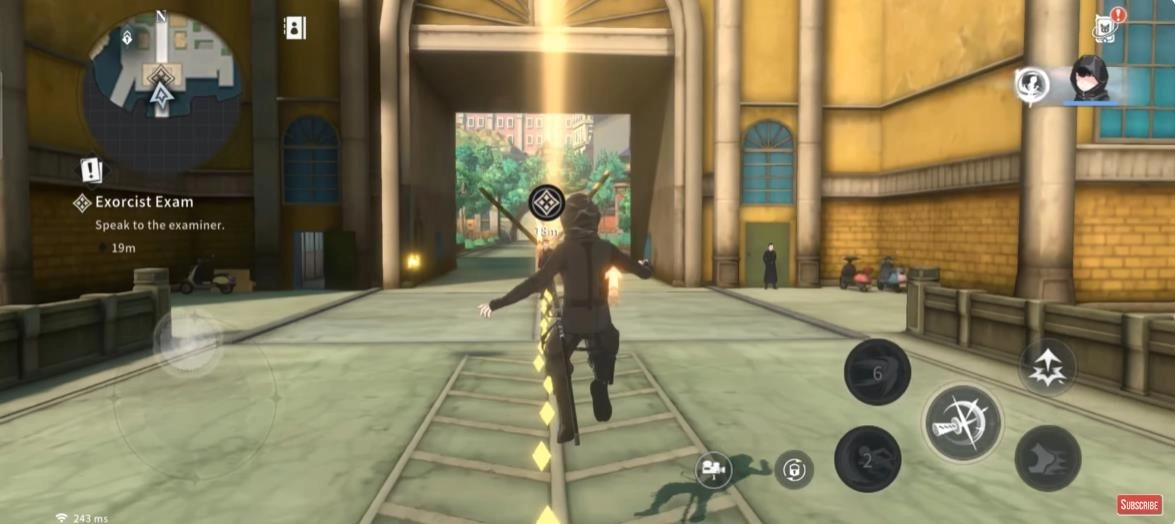
Task: Use the dash sprint foot button
Action: pyautogui.click(x=1047, y=458)
